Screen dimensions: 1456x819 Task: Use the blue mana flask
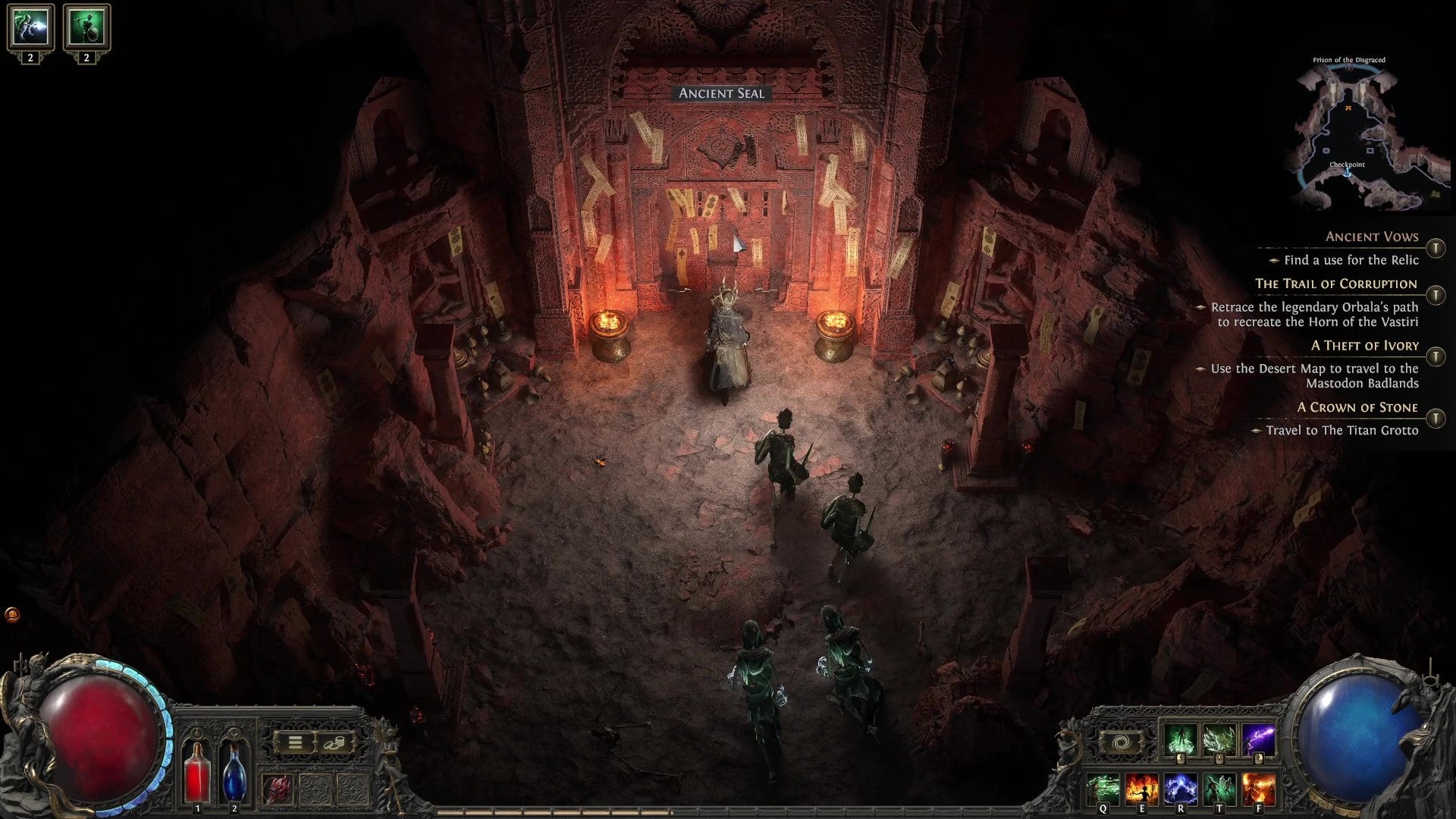[234, 772]
